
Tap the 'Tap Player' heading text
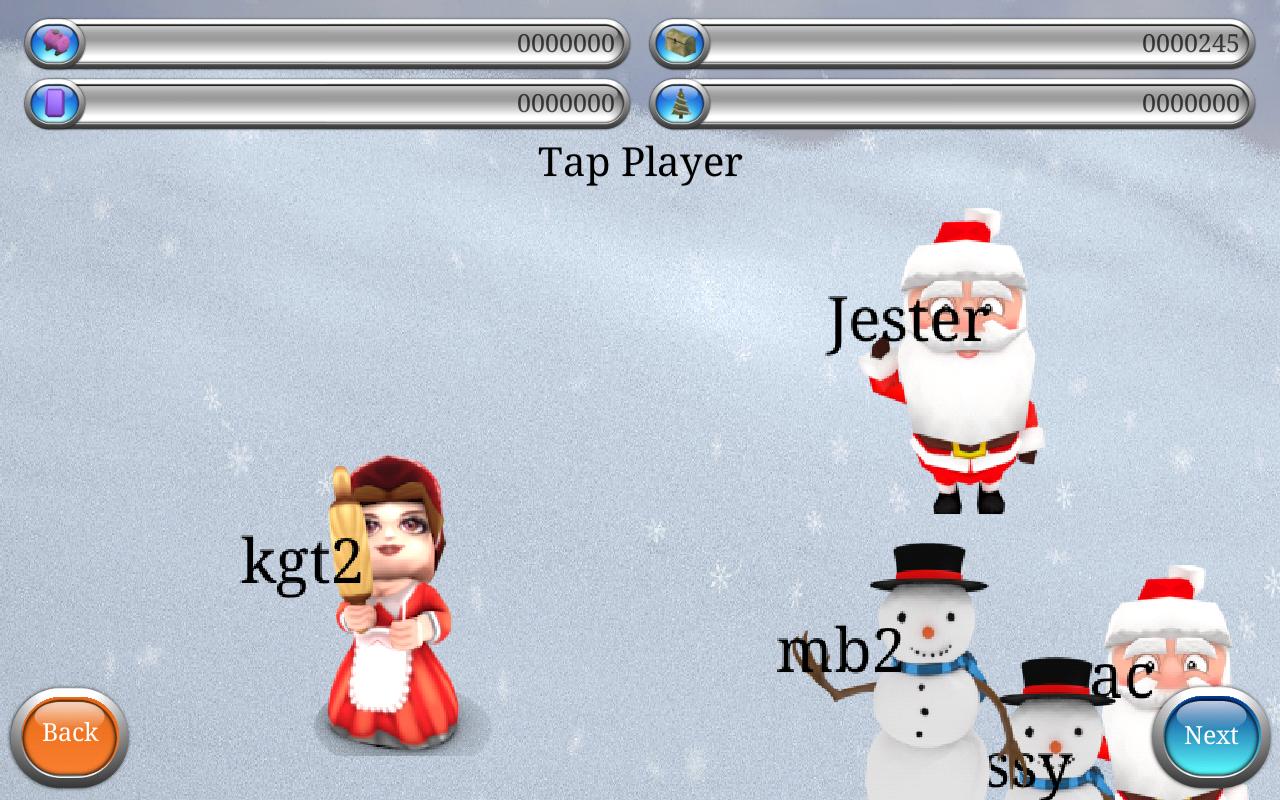[x=640, y=161]
